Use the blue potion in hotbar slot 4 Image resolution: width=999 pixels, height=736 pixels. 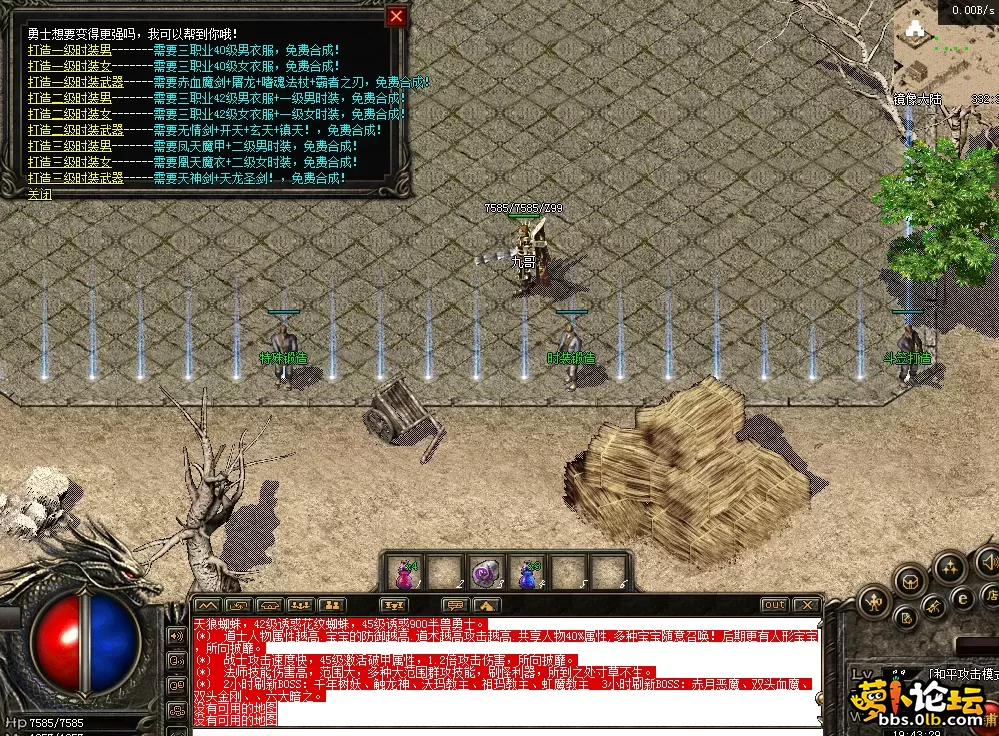[x=527, y=572]
